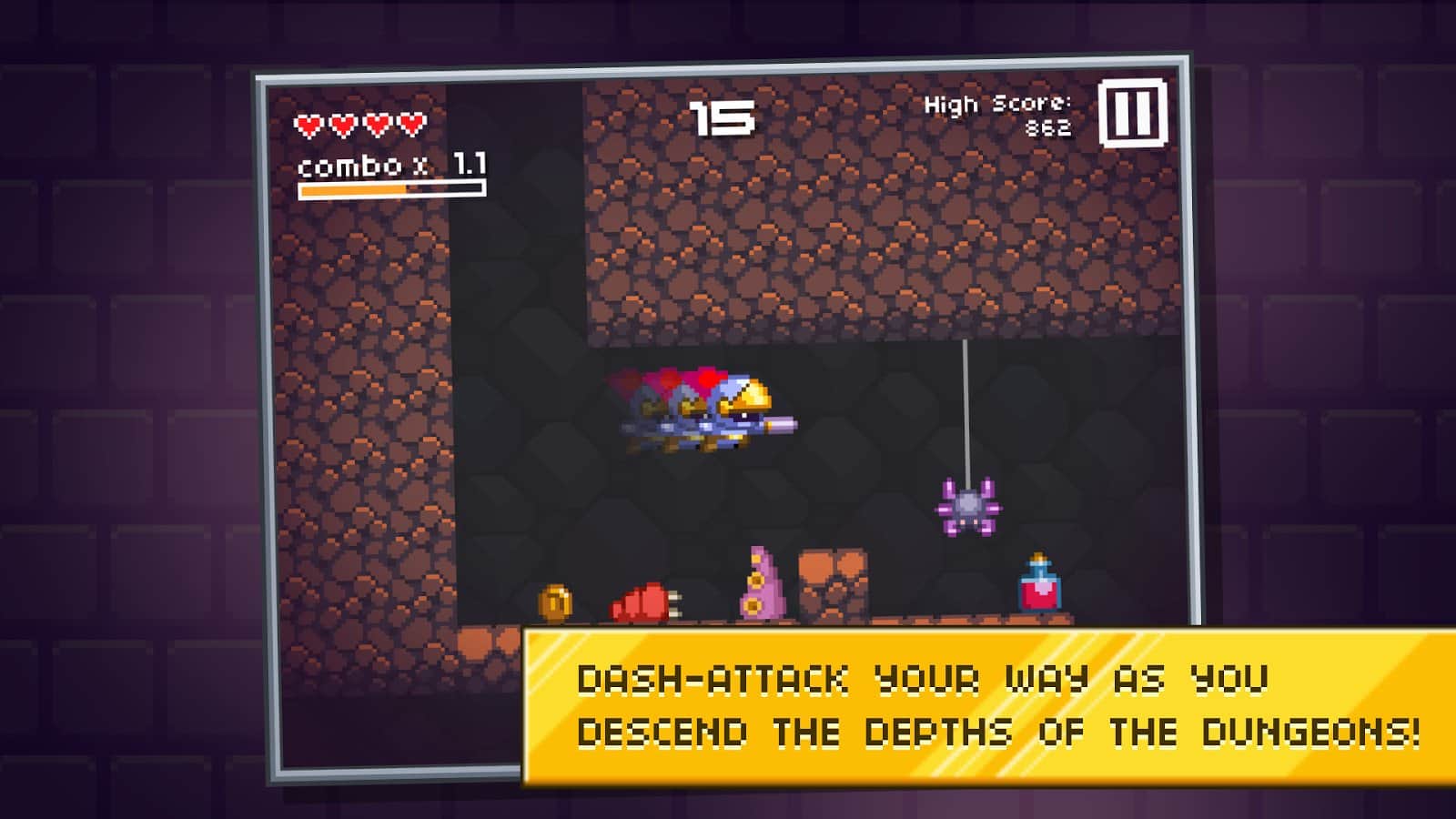The image size is (1456, 819).
Task: Tap the combo progress bar below the hearts
Action: click(x=389, y=188)
